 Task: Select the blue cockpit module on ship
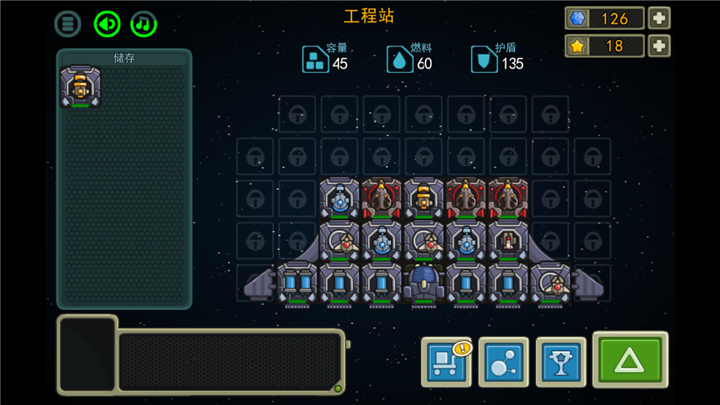(423, 281)
